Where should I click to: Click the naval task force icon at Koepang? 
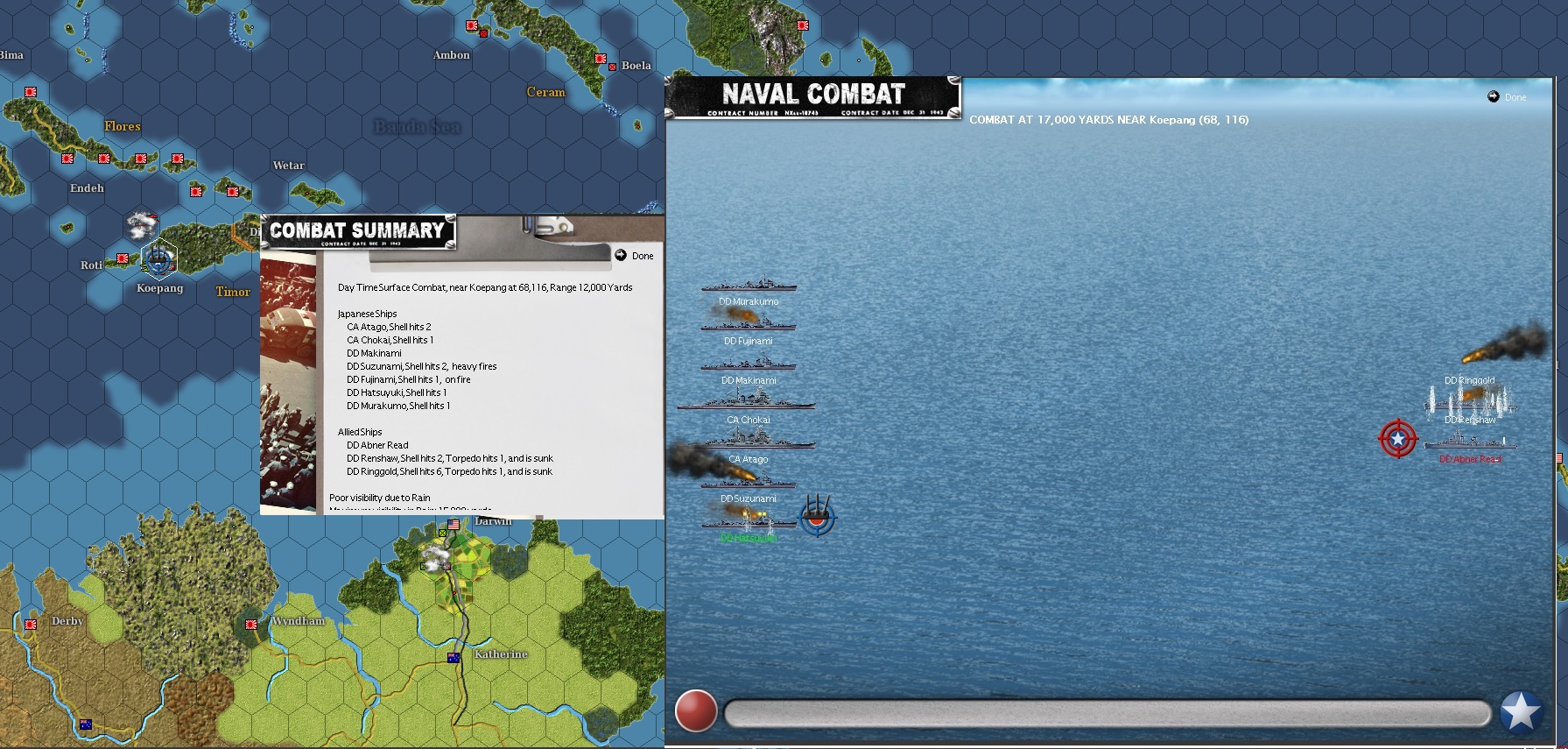158,258
